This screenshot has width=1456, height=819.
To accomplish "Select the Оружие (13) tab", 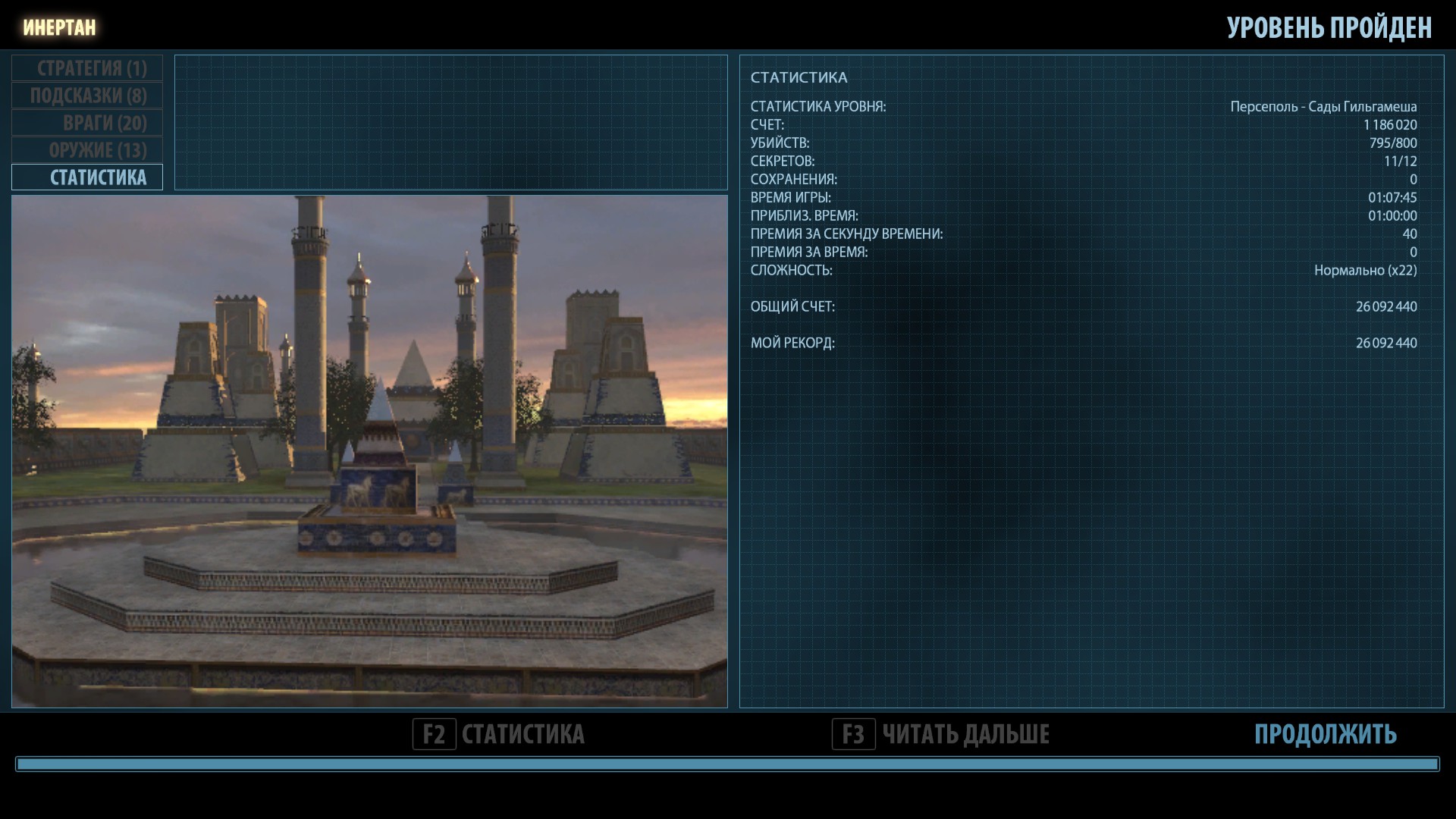I will coord(87,150).
